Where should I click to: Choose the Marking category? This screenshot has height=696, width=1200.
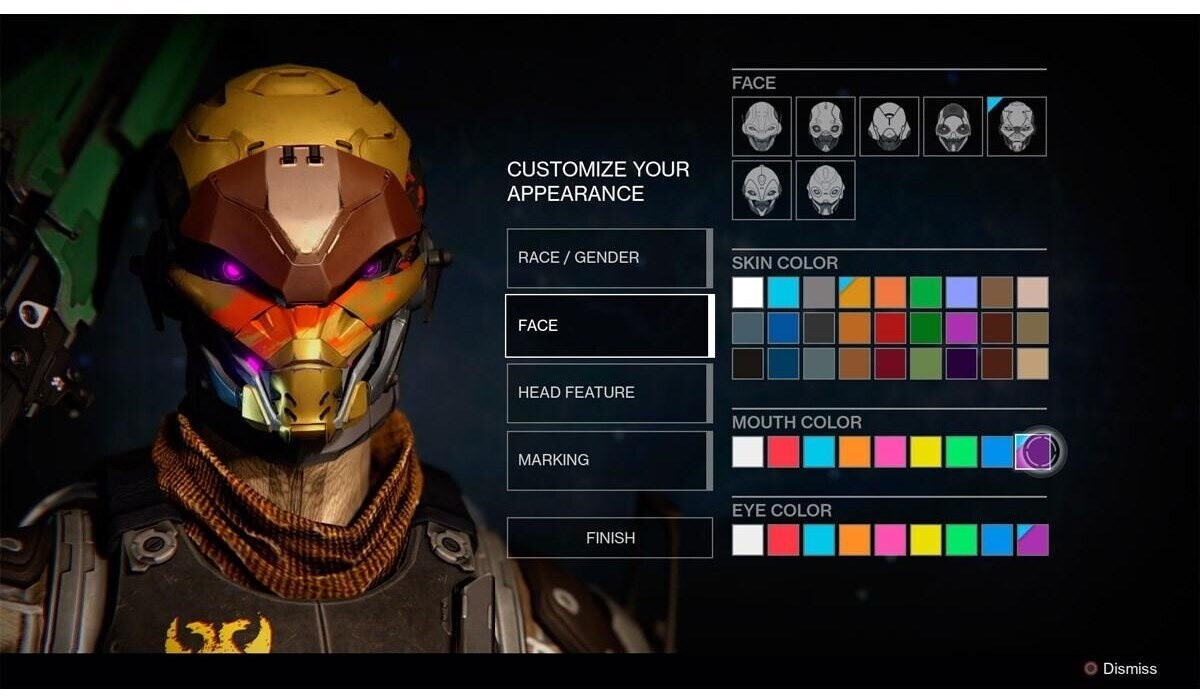(x=609, y=460)
